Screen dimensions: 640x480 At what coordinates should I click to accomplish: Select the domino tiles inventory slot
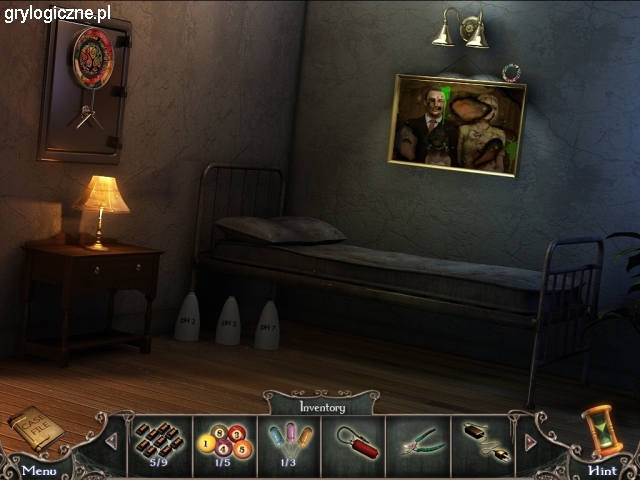[157, 441]
